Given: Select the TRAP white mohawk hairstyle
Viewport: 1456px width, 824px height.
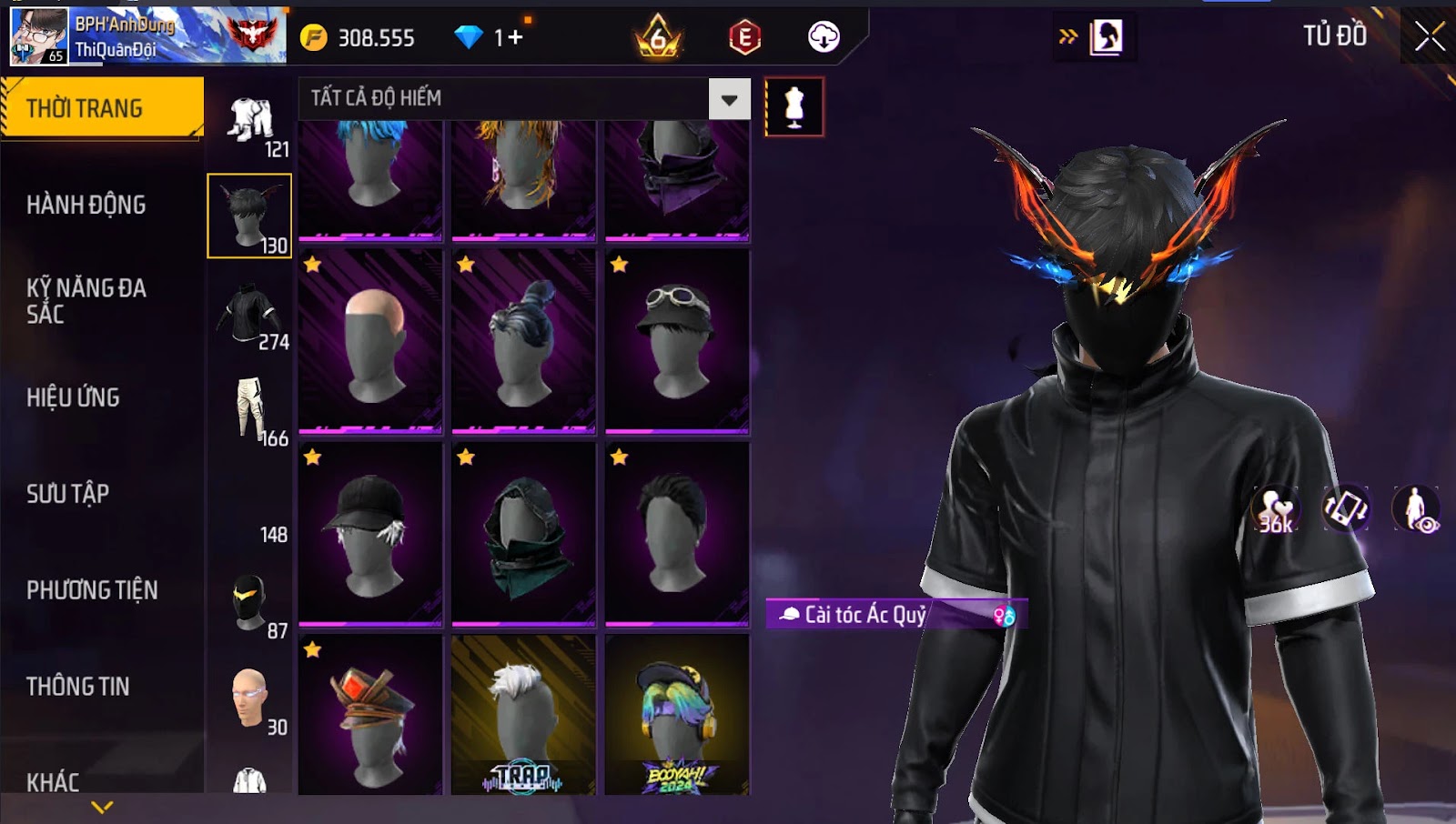Looking at the screenshot, I should click(523, 716).
